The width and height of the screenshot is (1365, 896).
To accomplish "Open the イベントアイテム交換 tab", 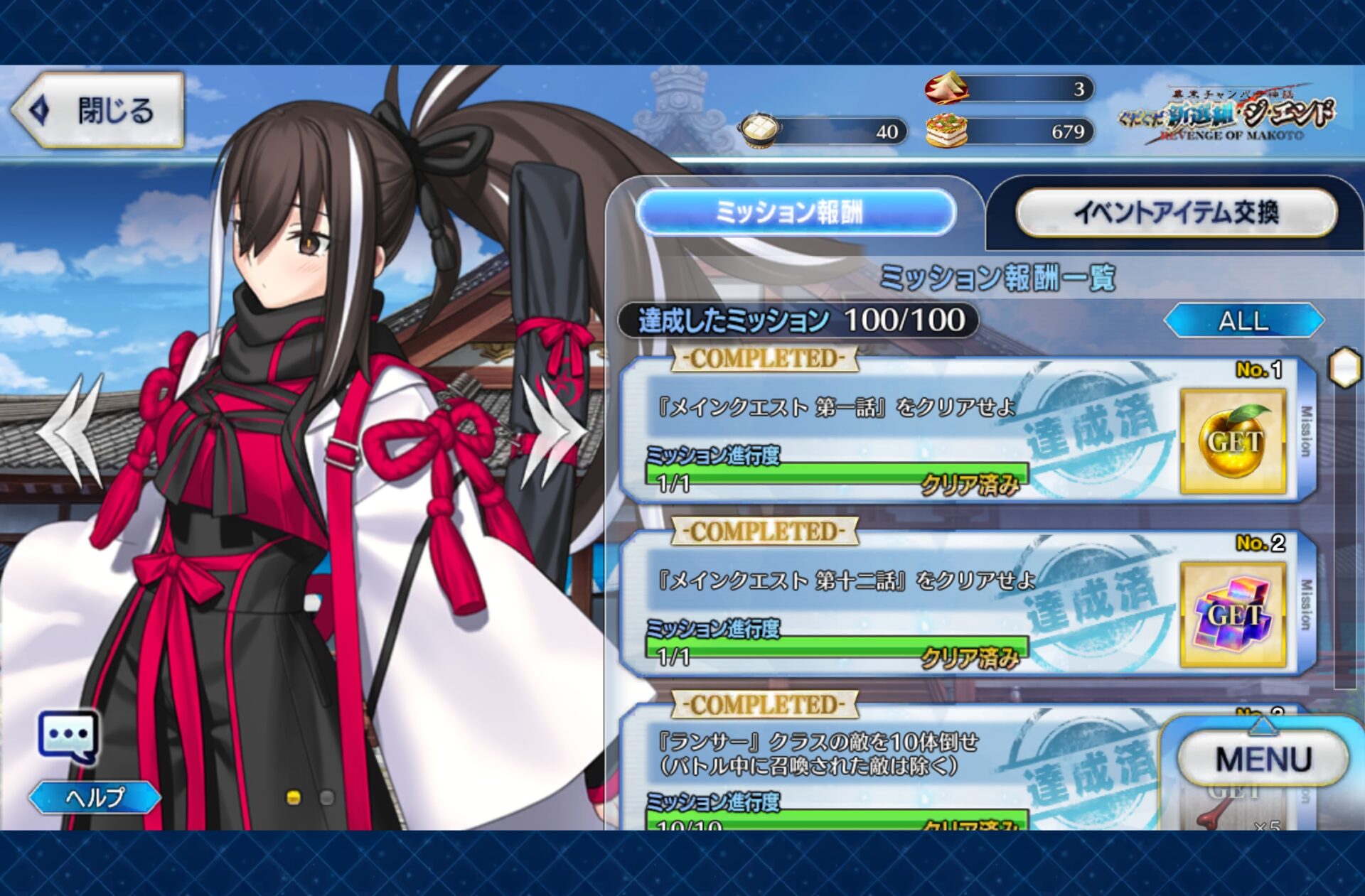I will [1176, 212].
